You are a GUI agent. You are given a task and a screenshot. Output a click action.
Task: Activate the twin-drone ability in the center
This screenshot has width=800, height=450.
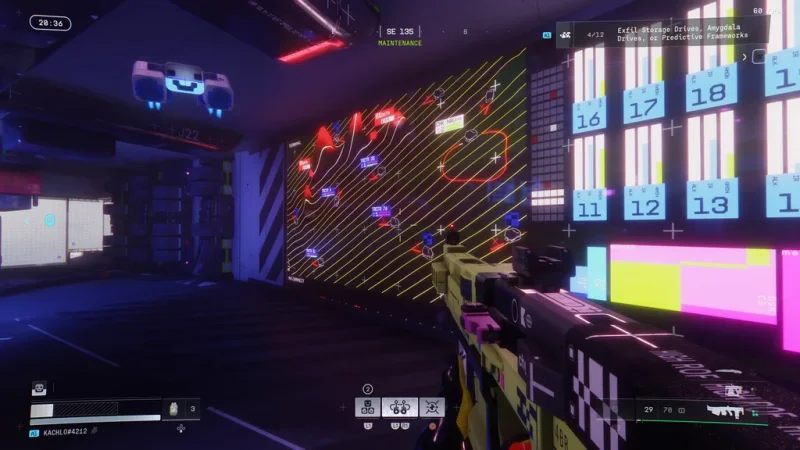(x=400, y=407)
